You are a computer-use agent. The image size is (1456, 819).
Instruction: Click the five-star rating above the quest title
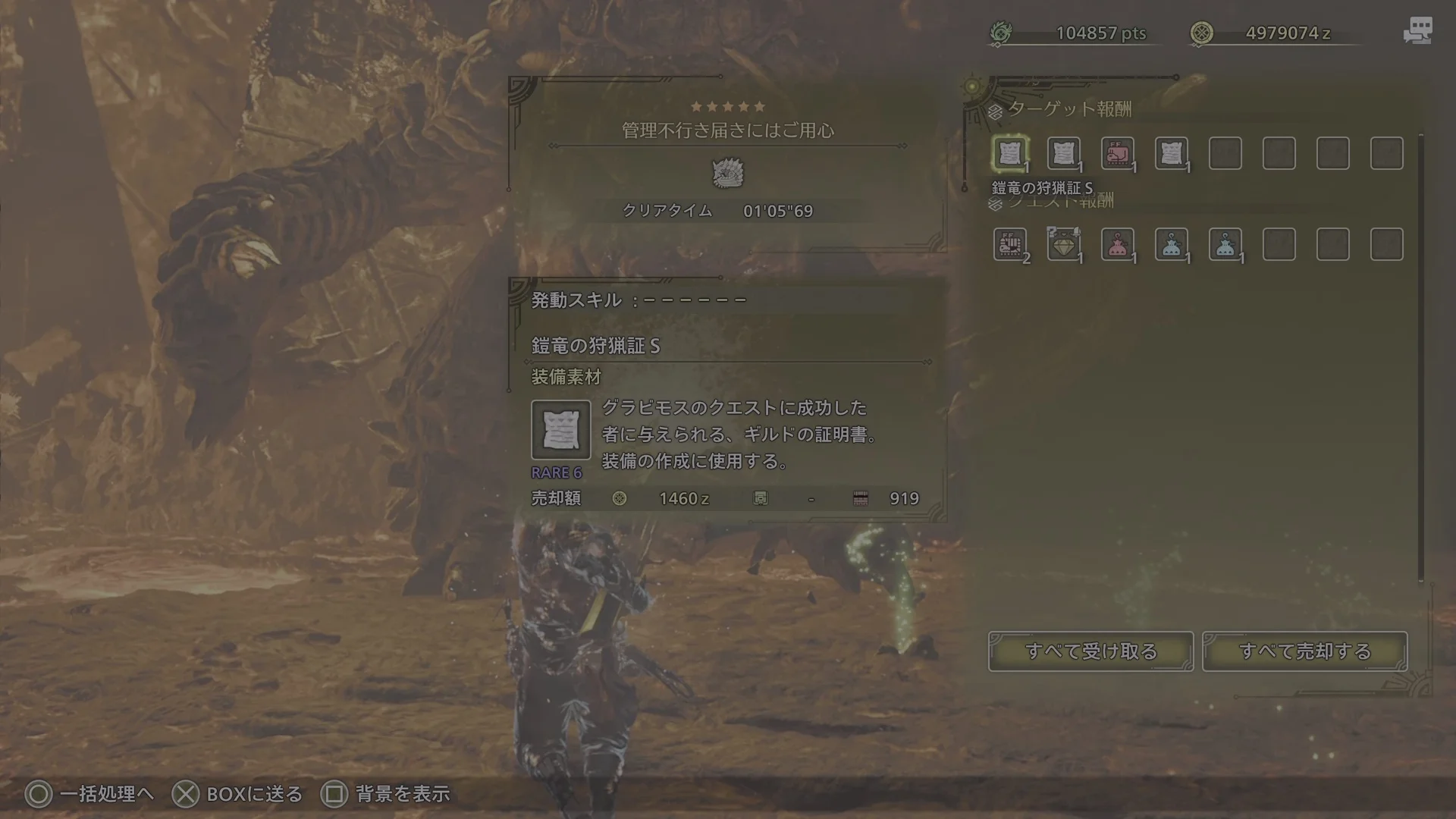726,106
